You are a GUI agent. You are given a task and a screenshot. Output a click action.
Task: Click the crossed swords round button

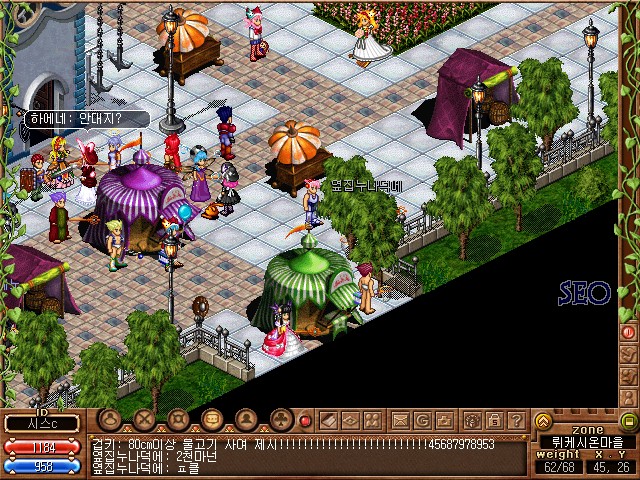146,420
